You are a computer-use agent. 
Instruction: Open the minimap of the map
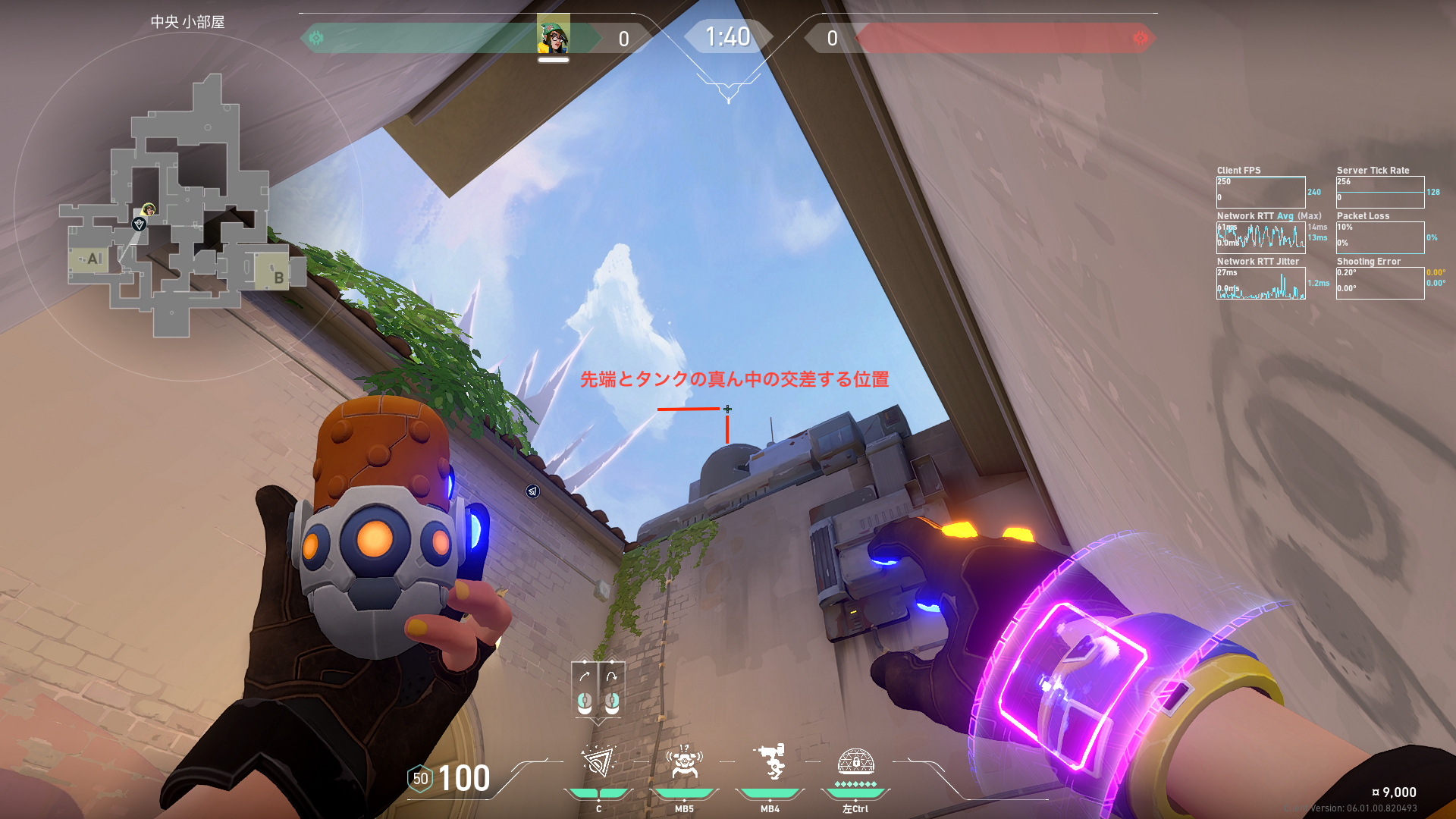point(186,205)
